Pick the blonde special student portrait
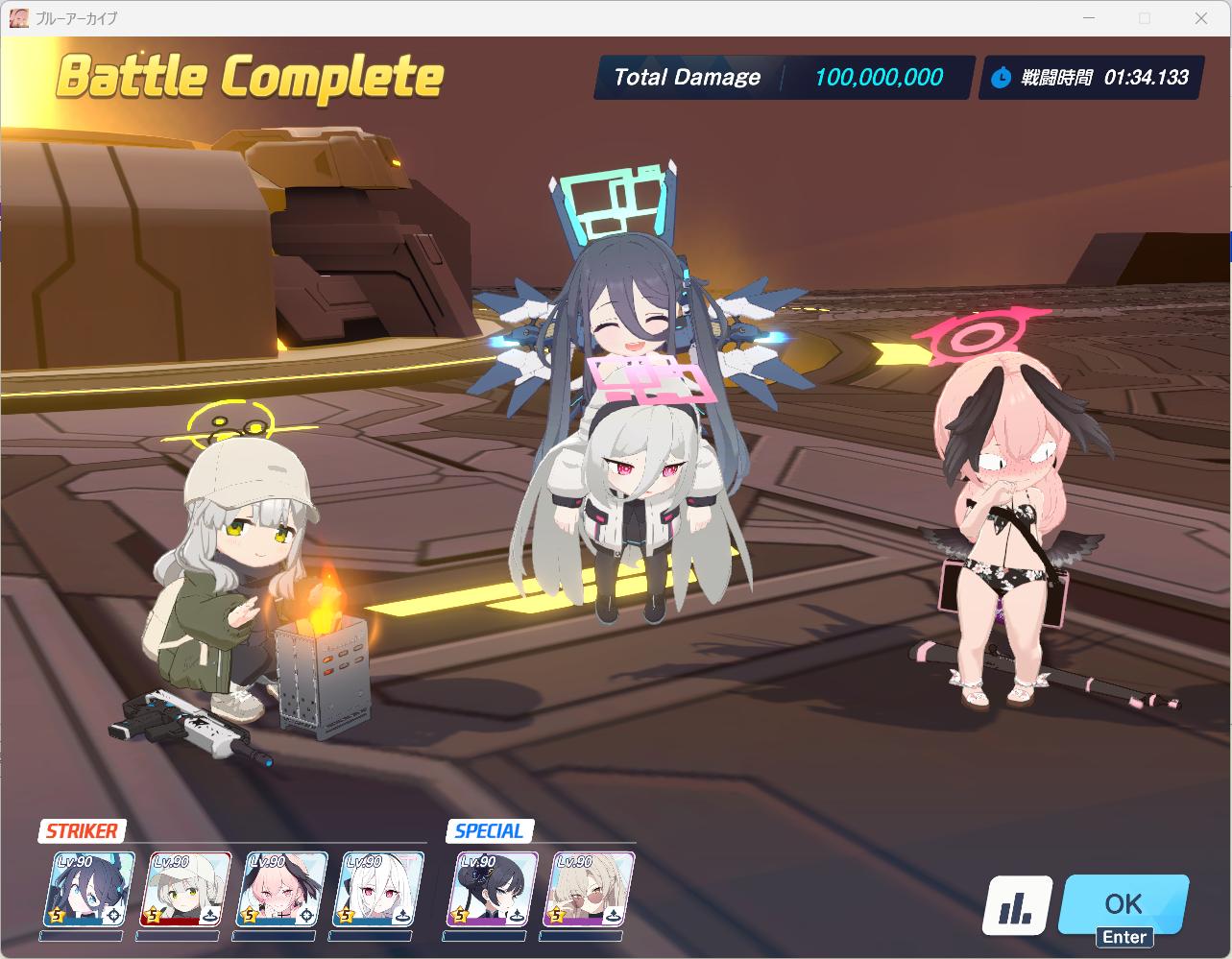The image size is (1232, 959). [589, 889]
